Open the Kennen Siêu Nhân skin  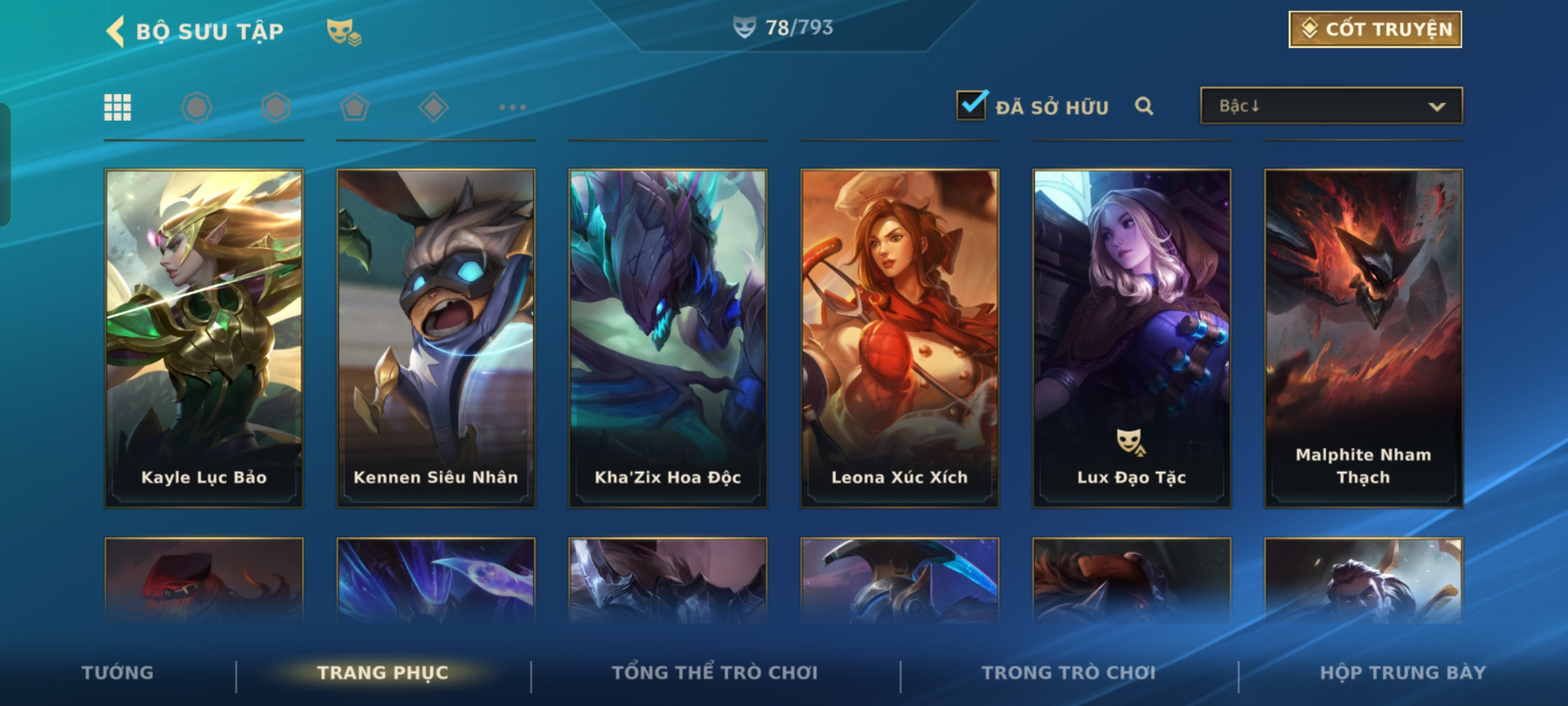(436, 338)
